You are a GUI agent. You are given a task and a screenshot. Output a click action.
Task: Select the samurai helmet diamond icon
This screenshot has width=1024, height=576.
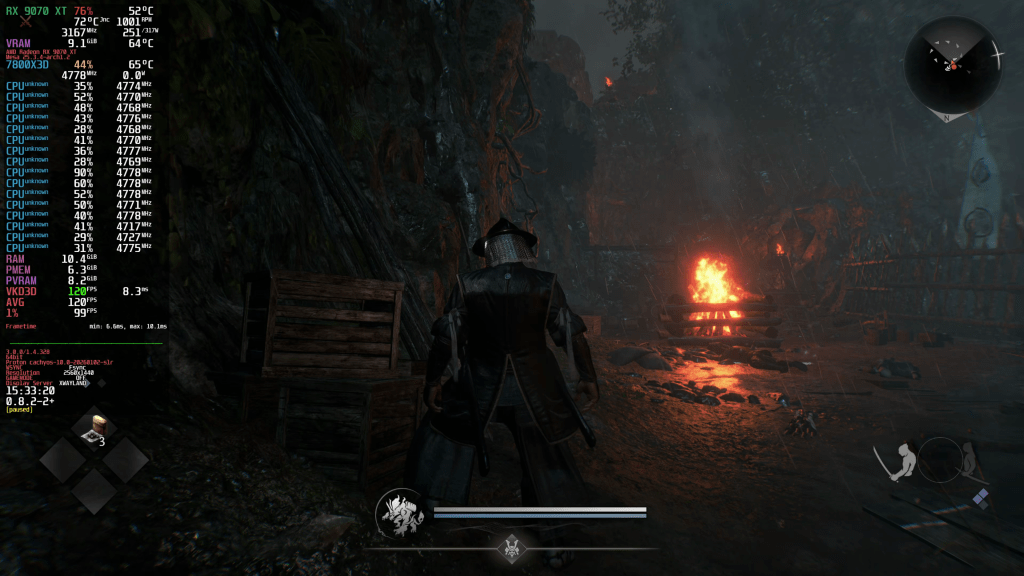513,547
